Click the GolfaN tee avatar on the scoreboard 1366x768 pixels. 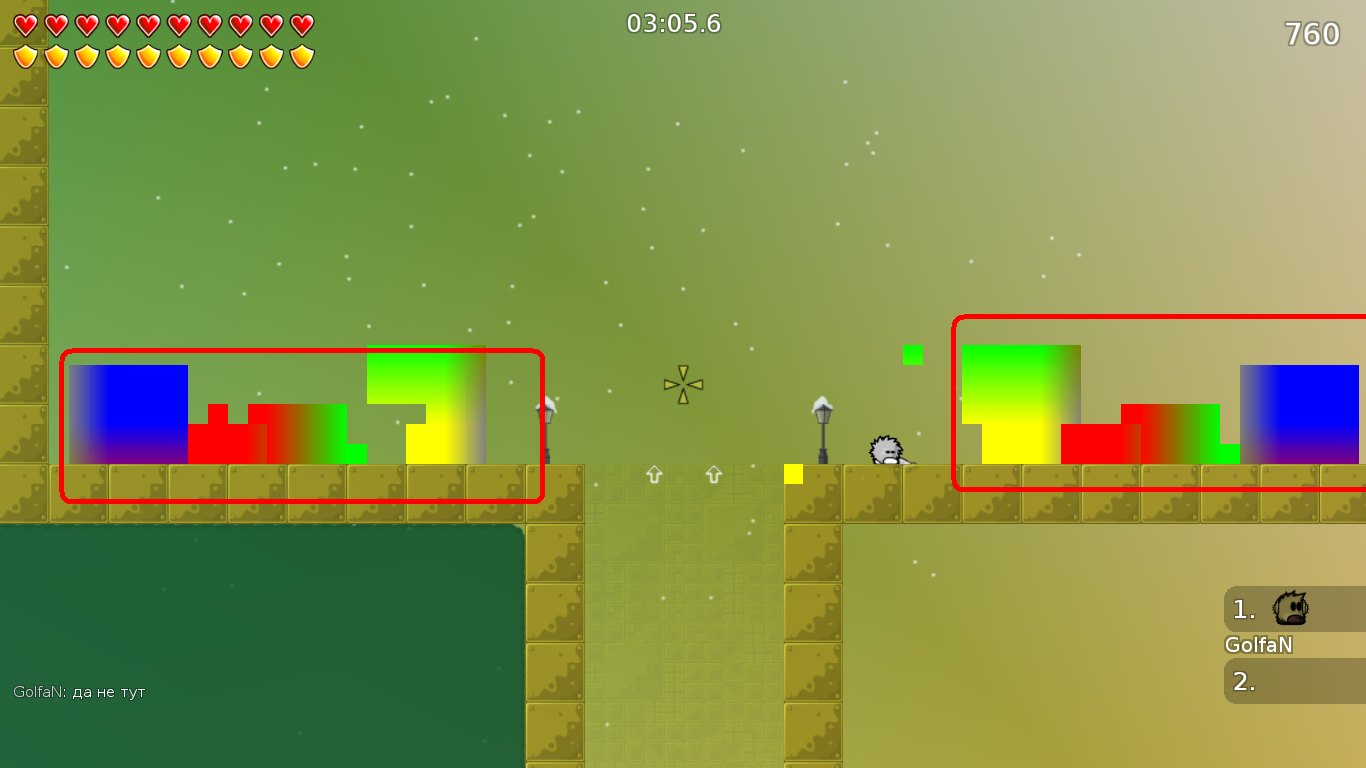1288,607
